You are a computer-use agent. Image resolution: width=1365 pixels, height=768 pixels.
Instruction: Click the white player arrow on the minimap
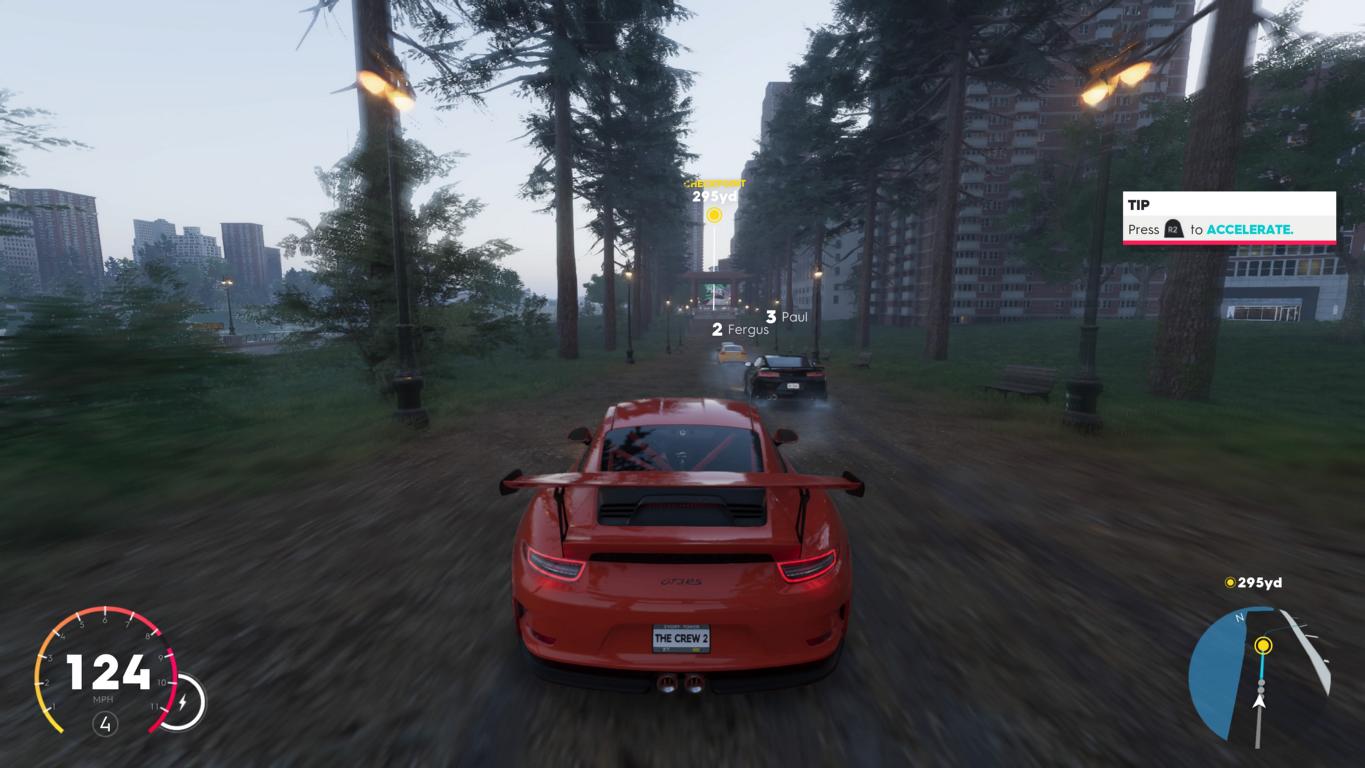click(1259, 701)
